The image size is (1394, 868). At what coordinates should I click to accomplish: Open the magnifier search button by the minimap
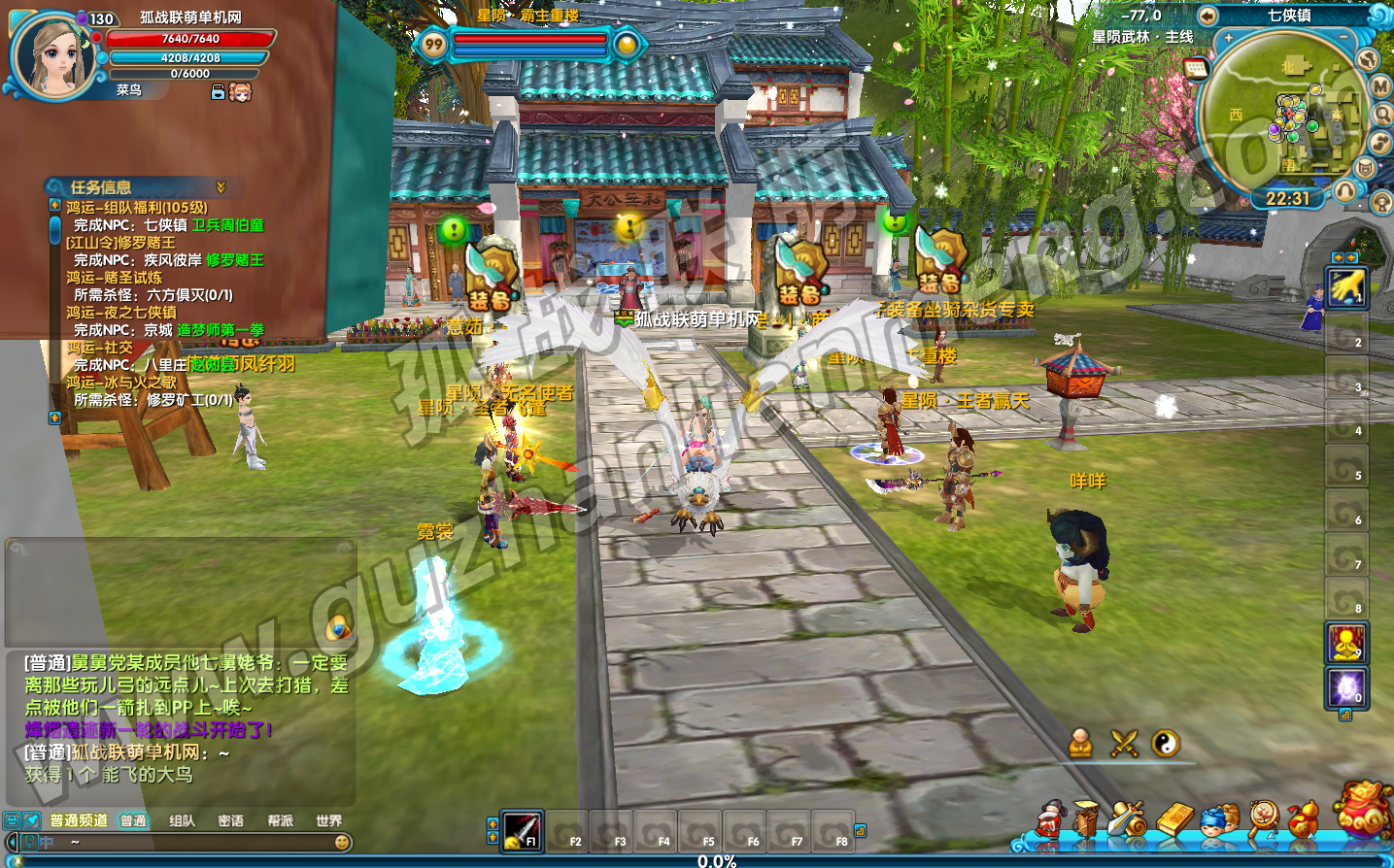tap(1382, 115)
